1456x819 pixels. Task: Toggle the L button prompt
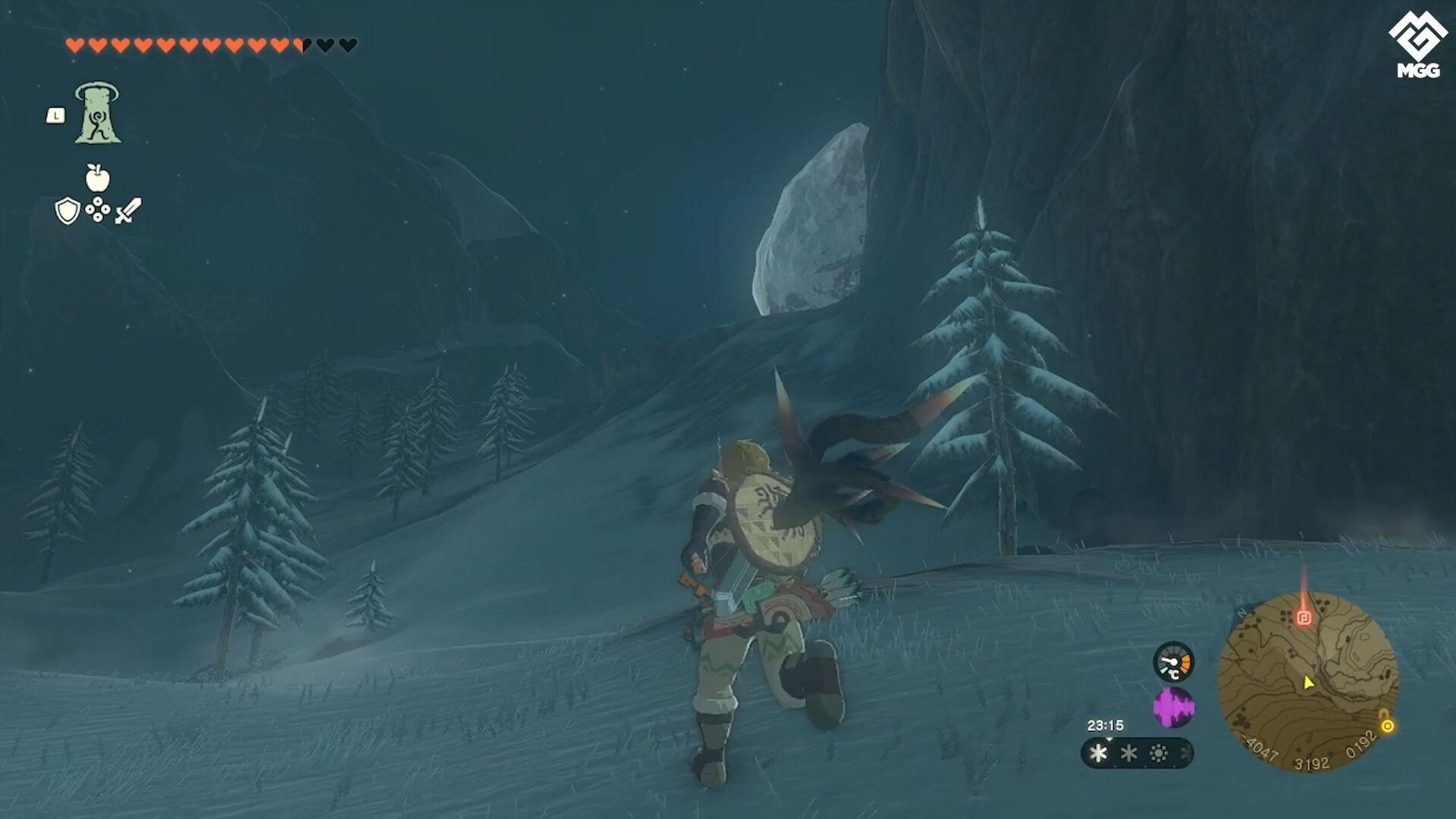(x=56, y=115)
